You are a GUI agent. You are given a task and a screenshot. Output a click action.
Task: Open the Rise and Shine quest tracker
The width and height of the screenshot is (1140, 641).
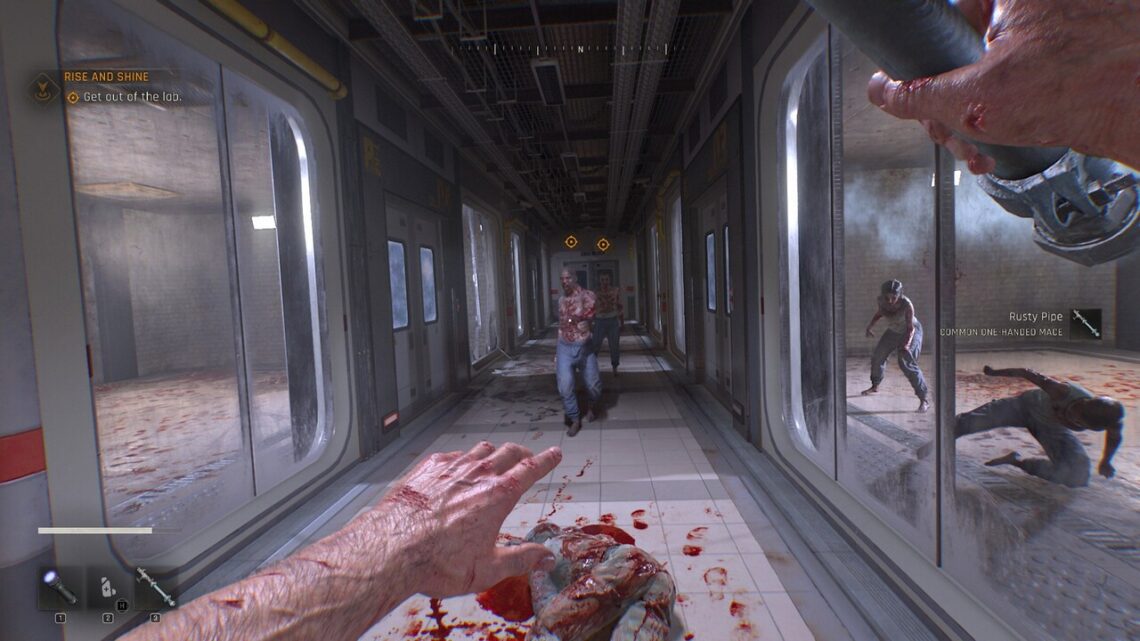[106, 77]
